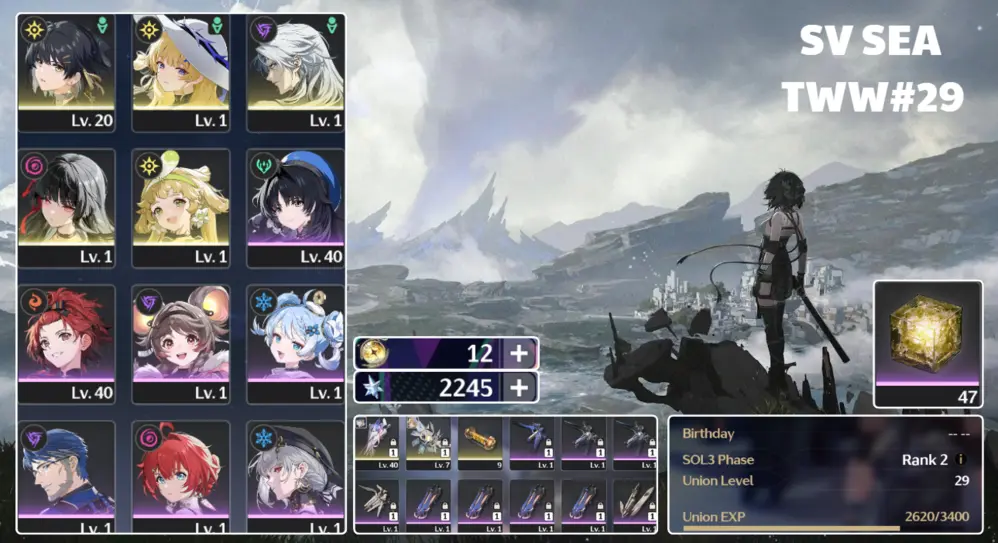
Task: Add more gold coin currency with plus button
Action: point(520,354)
